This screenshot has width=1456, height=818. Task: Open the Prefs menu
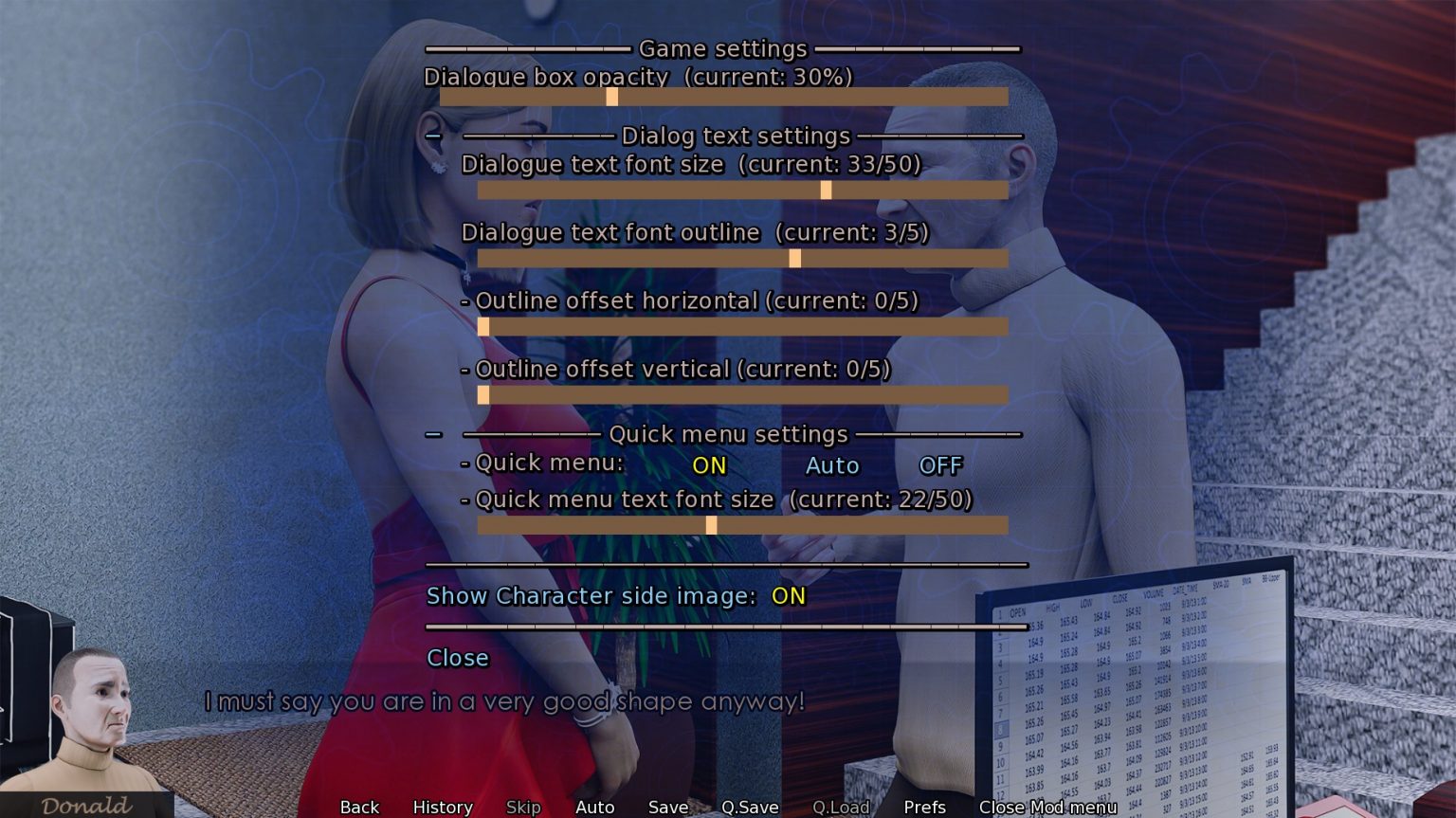[x=924, y=807]
